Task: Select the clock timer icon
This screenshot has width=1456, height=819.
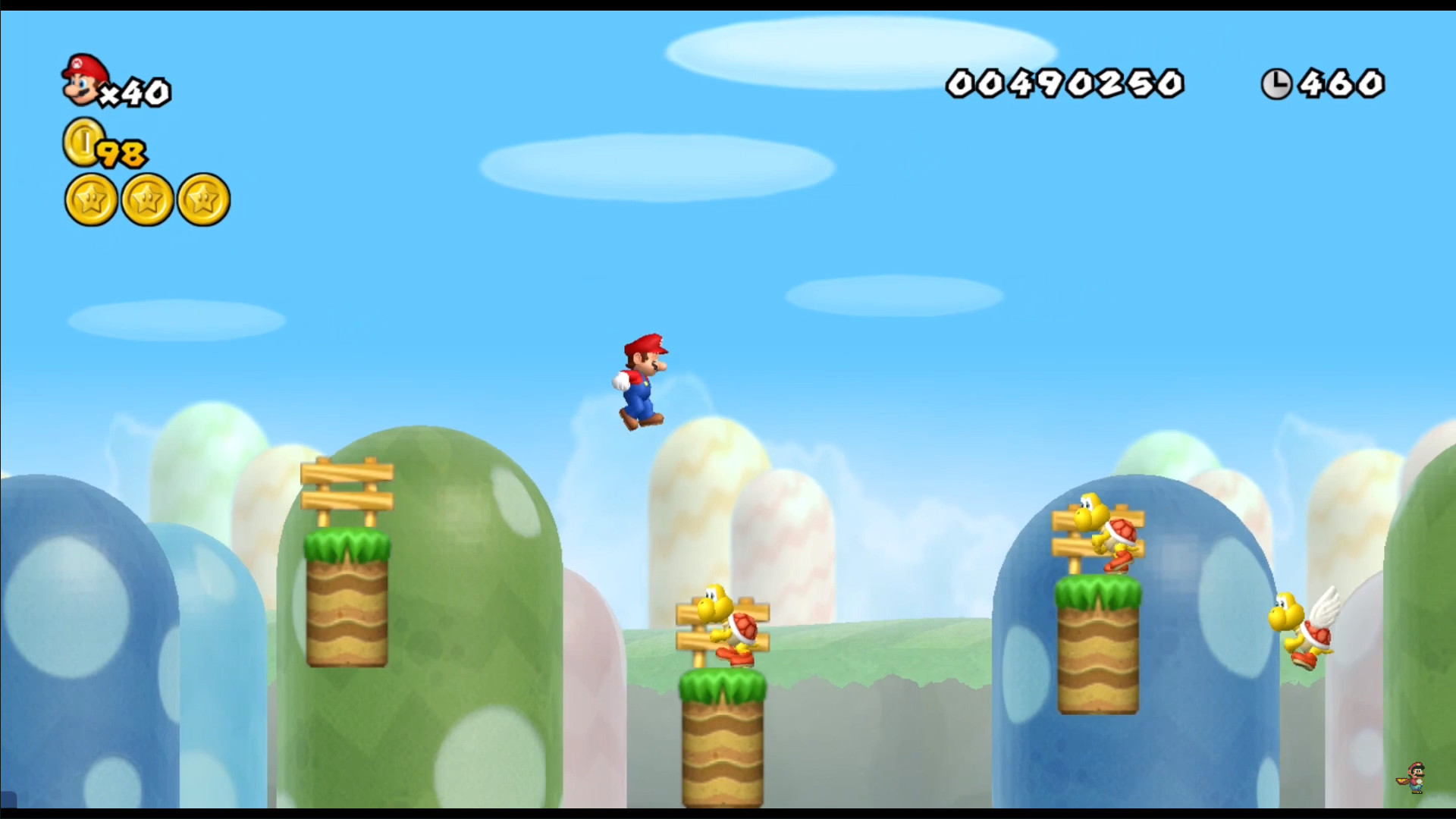Action: click(1277, 85)
